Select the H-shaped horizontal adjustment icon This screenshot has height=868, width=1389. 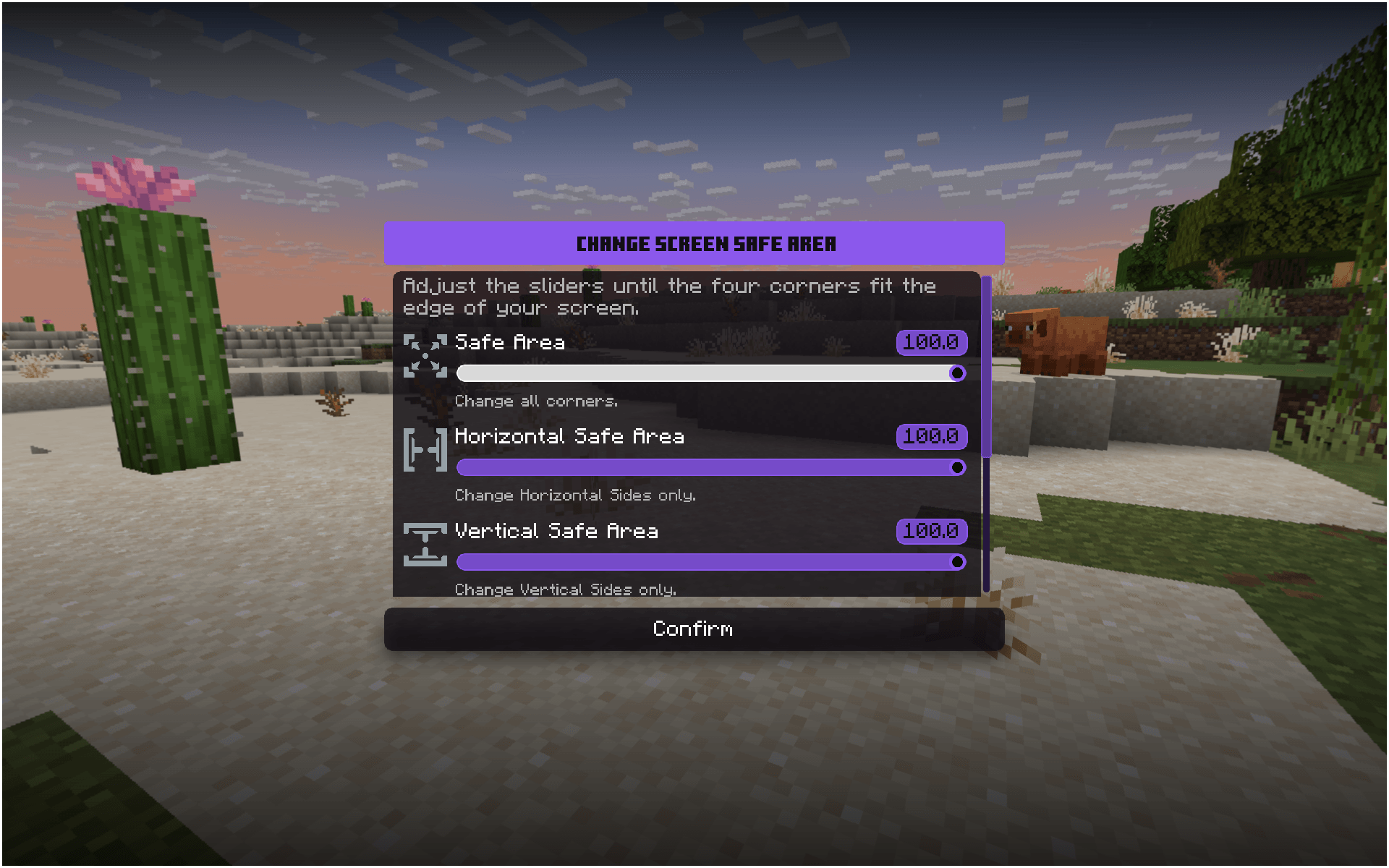tap(425, 448)
